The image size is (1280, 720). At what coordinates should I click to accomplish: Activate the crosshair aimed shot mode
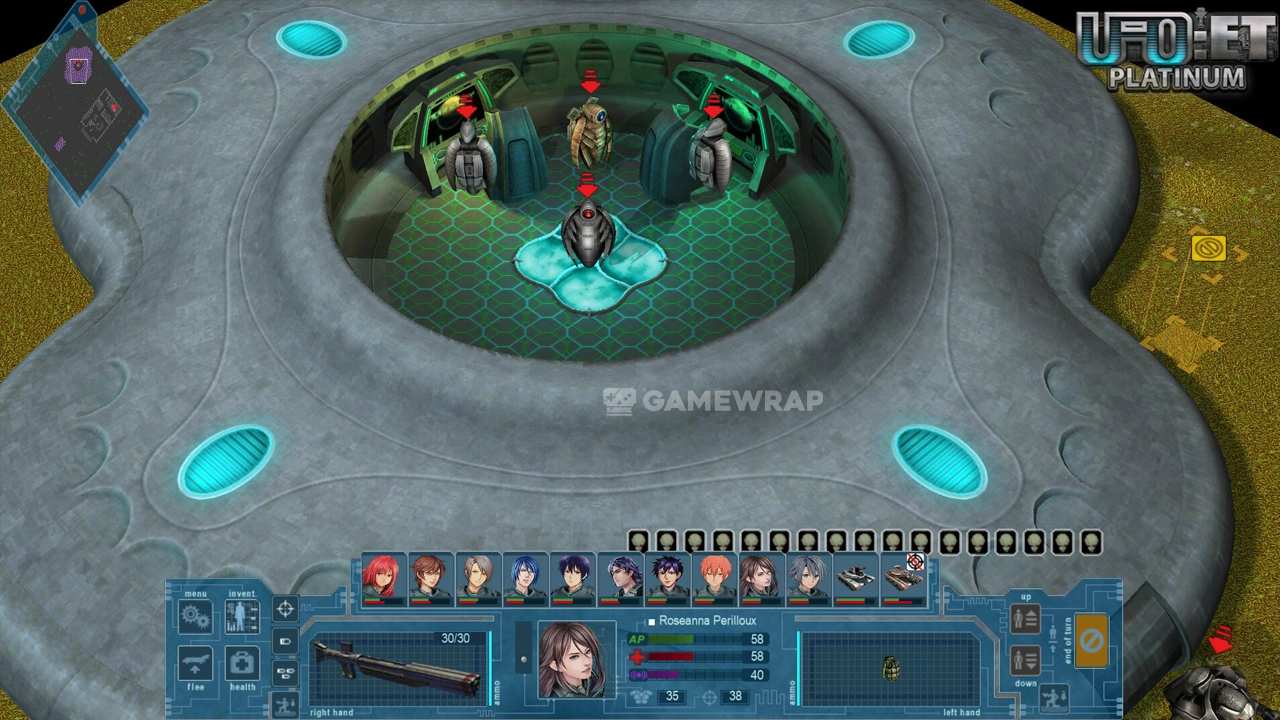tap(285, 608)
